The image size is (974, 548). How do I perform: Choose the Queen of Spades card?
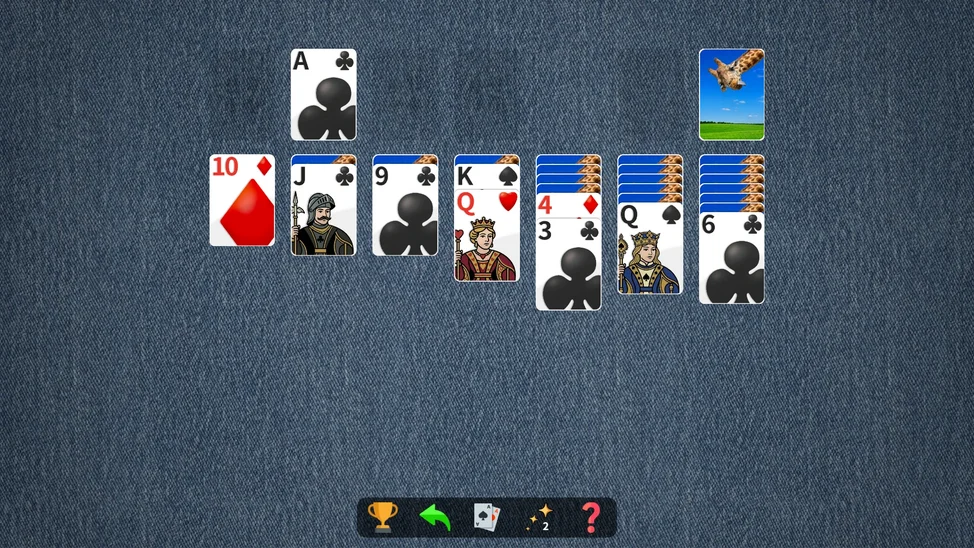pos(650,250)
